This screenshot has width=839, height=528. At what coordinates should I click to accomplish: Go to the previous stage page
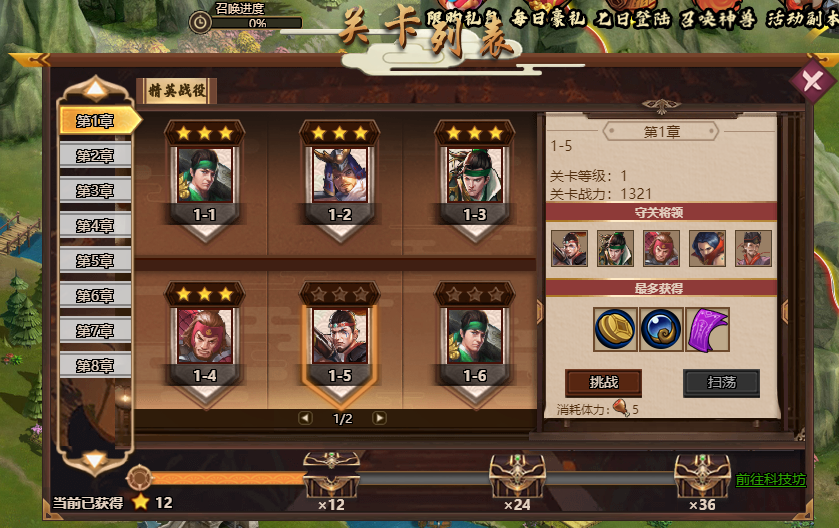pyautogui.click(x=305, y=418)
